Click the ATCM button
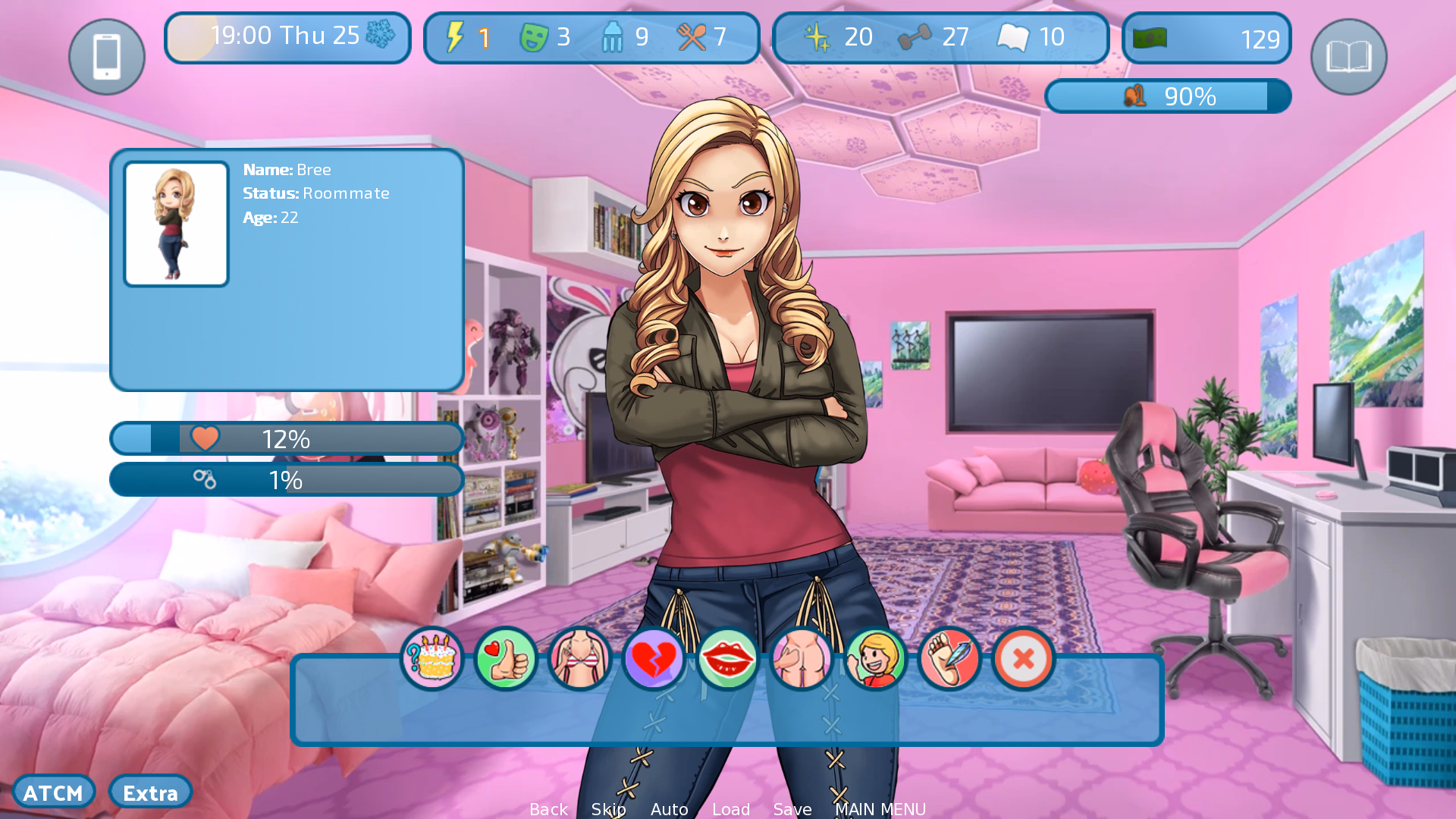Viewport: 1456px width, 819px height. [53, 792]
